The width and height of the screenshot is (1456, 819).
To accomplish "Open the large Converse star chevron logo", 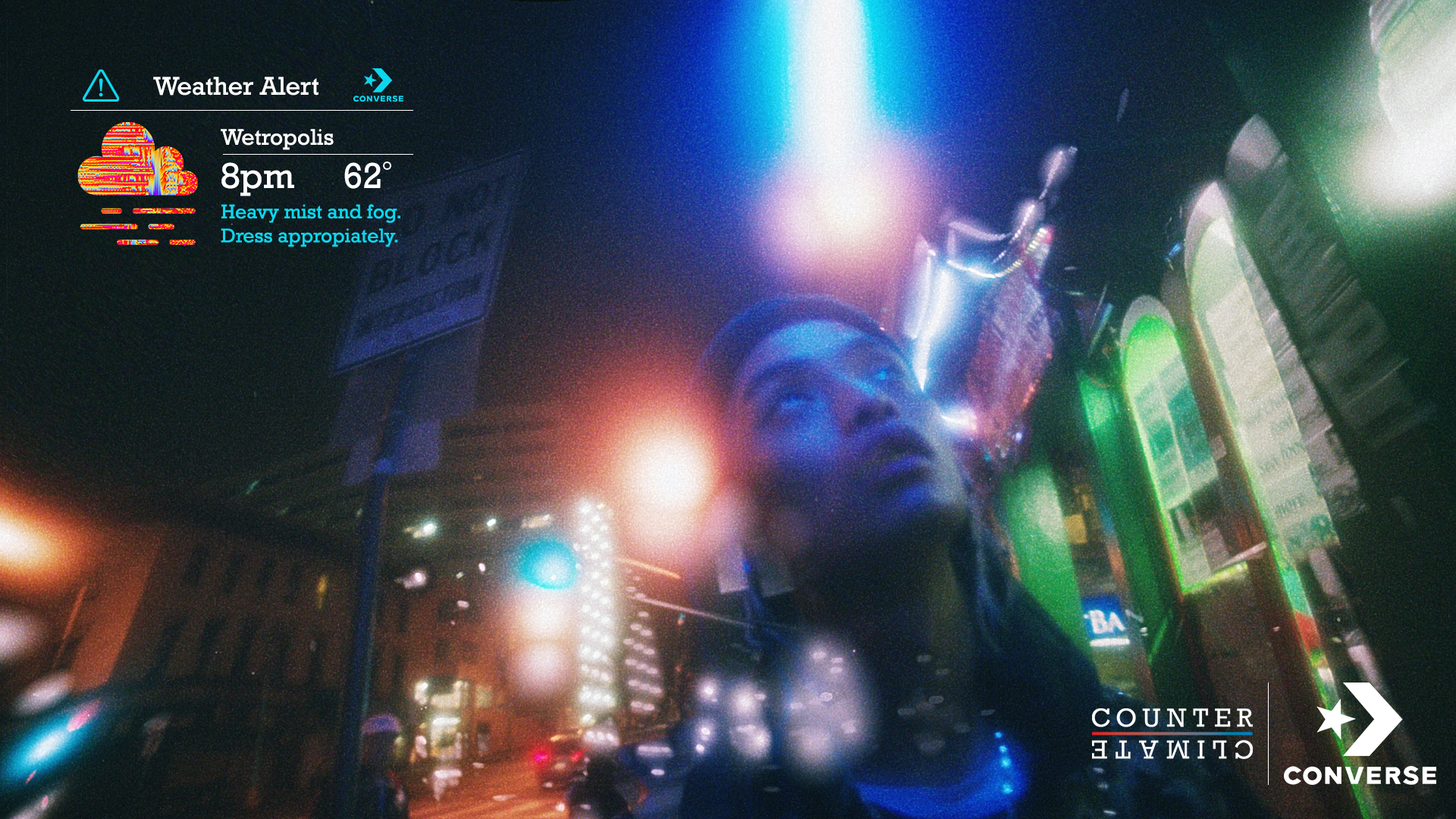I will tap(1360, 733).
